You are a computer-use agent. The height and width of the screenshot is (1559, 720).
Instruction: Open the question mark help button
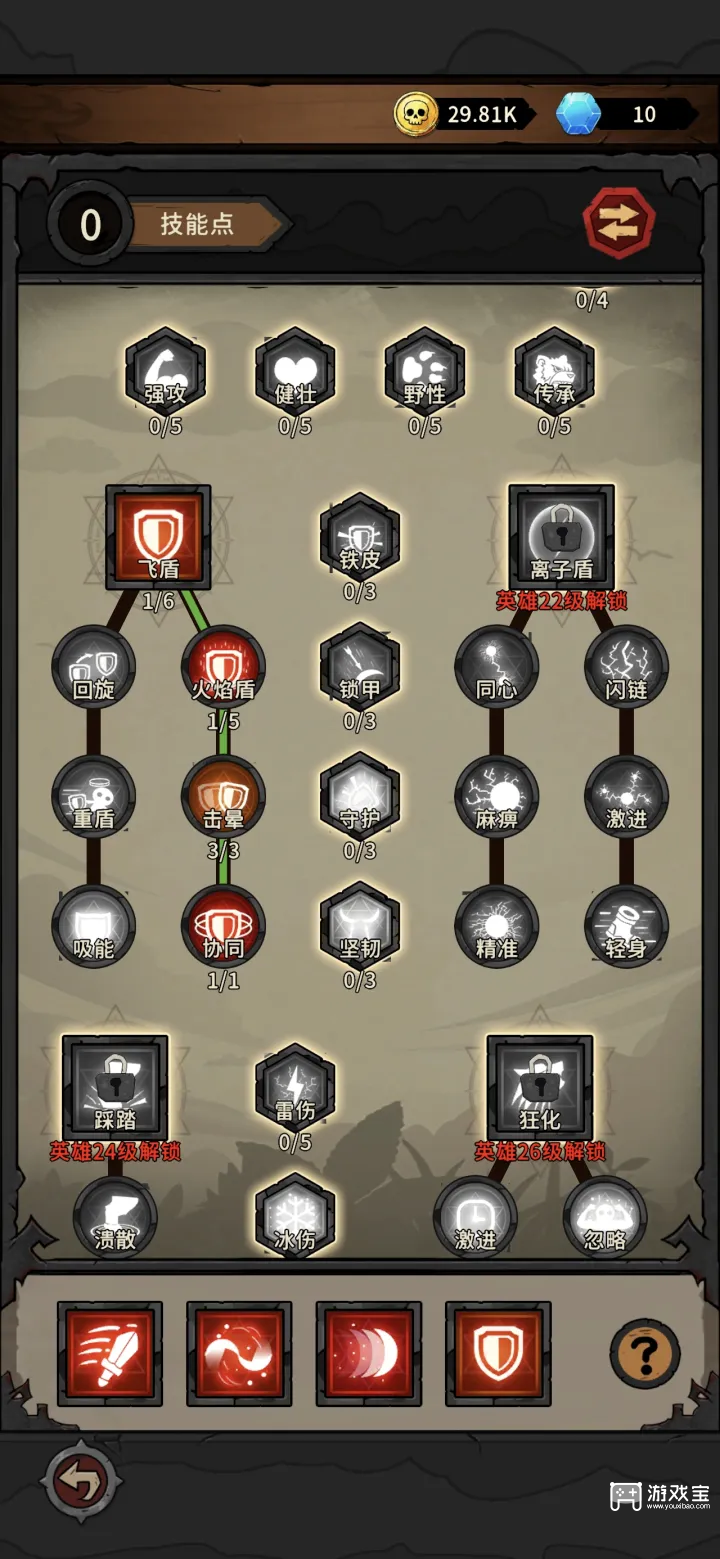point(645,1355)
